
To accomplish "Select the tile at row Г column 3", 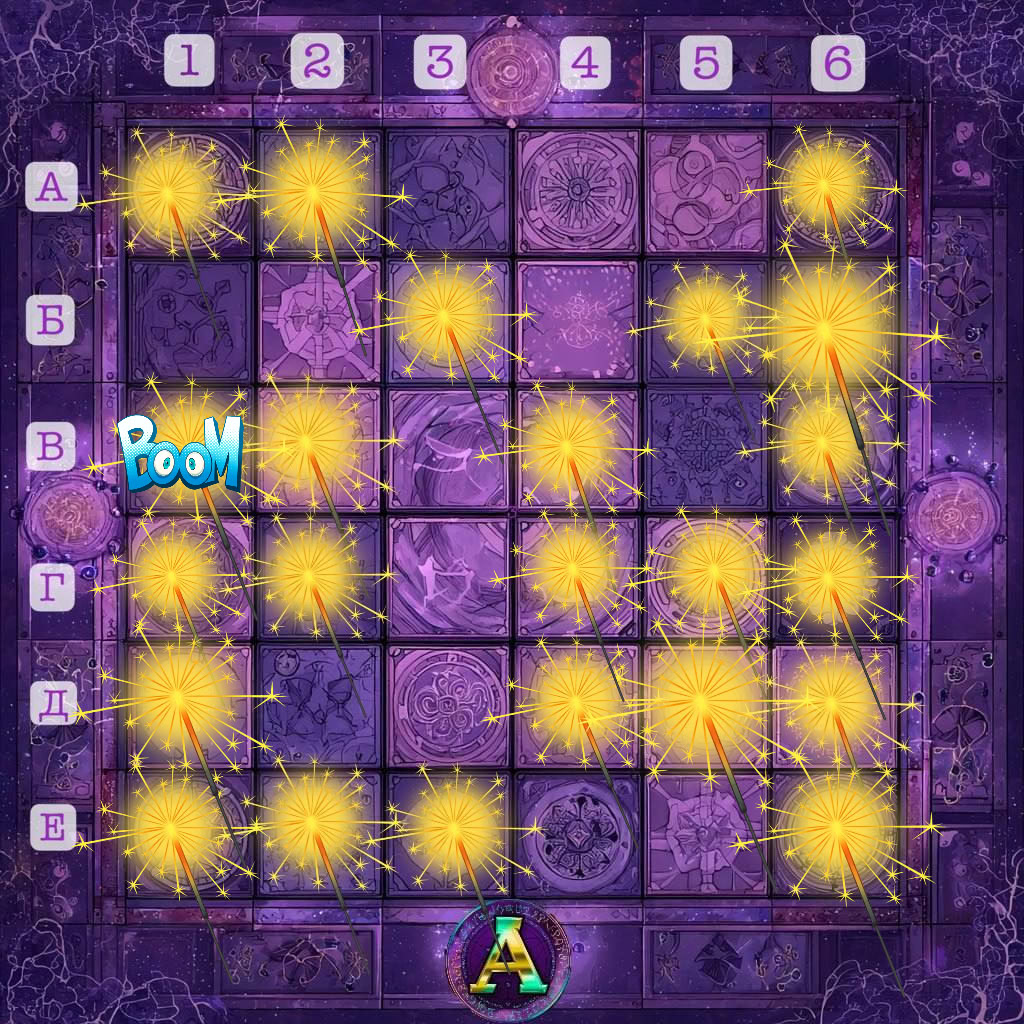I will (448, 577).
